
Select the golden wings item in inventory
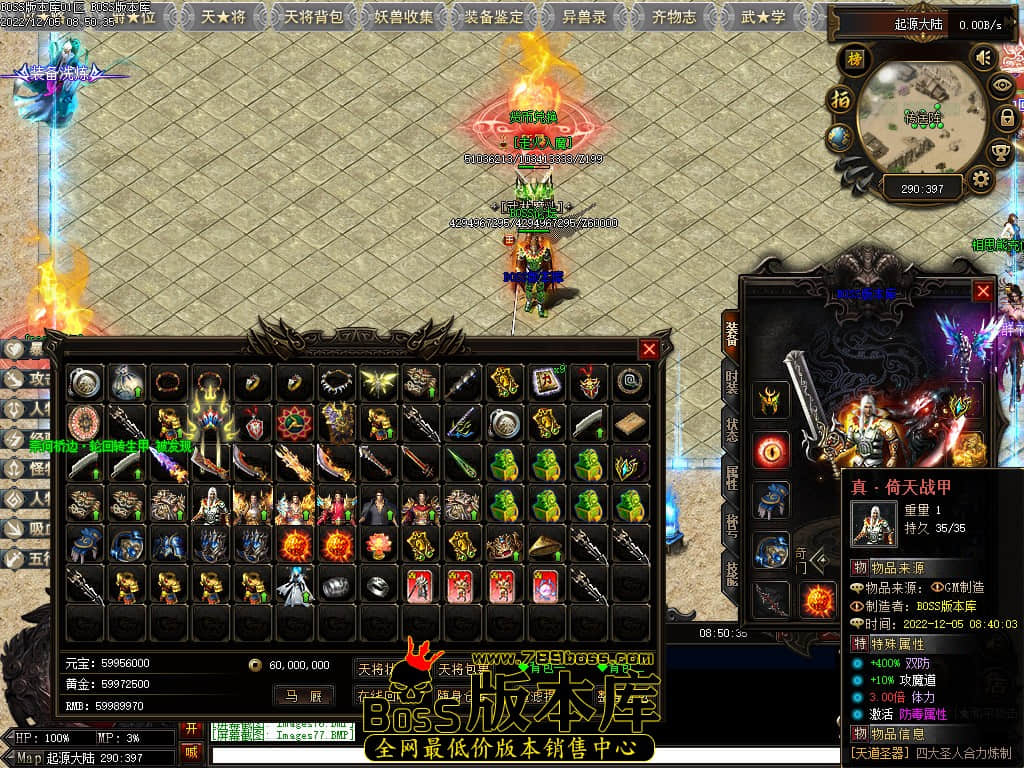(x=376, y=381)
